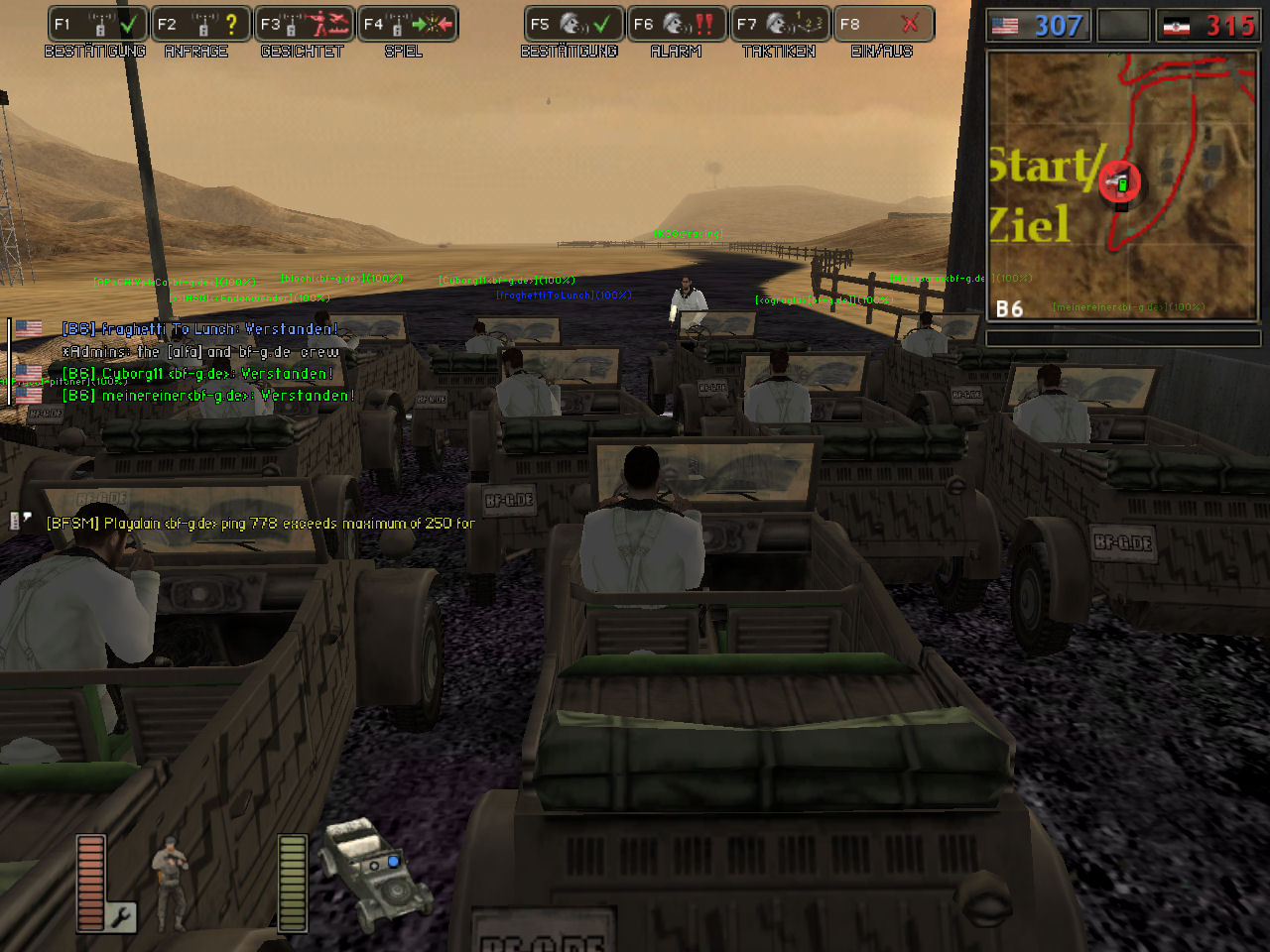This screenshot has height=952, width=1270.
Task: Click the red player marker on minimap
Action: [1119, 182]
